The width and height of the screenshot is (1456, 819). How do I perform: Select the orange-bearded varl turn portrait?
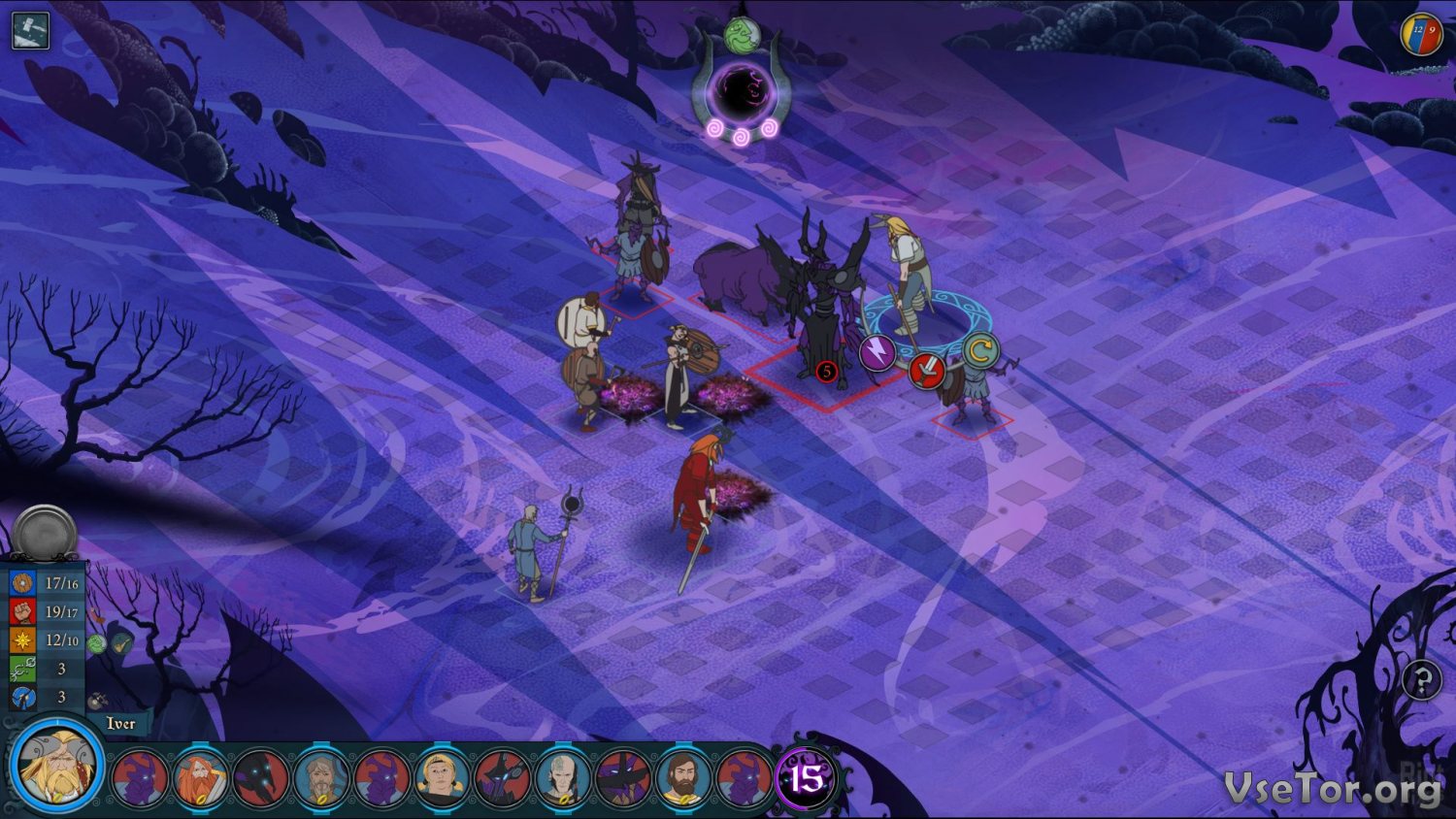(201, 778)
